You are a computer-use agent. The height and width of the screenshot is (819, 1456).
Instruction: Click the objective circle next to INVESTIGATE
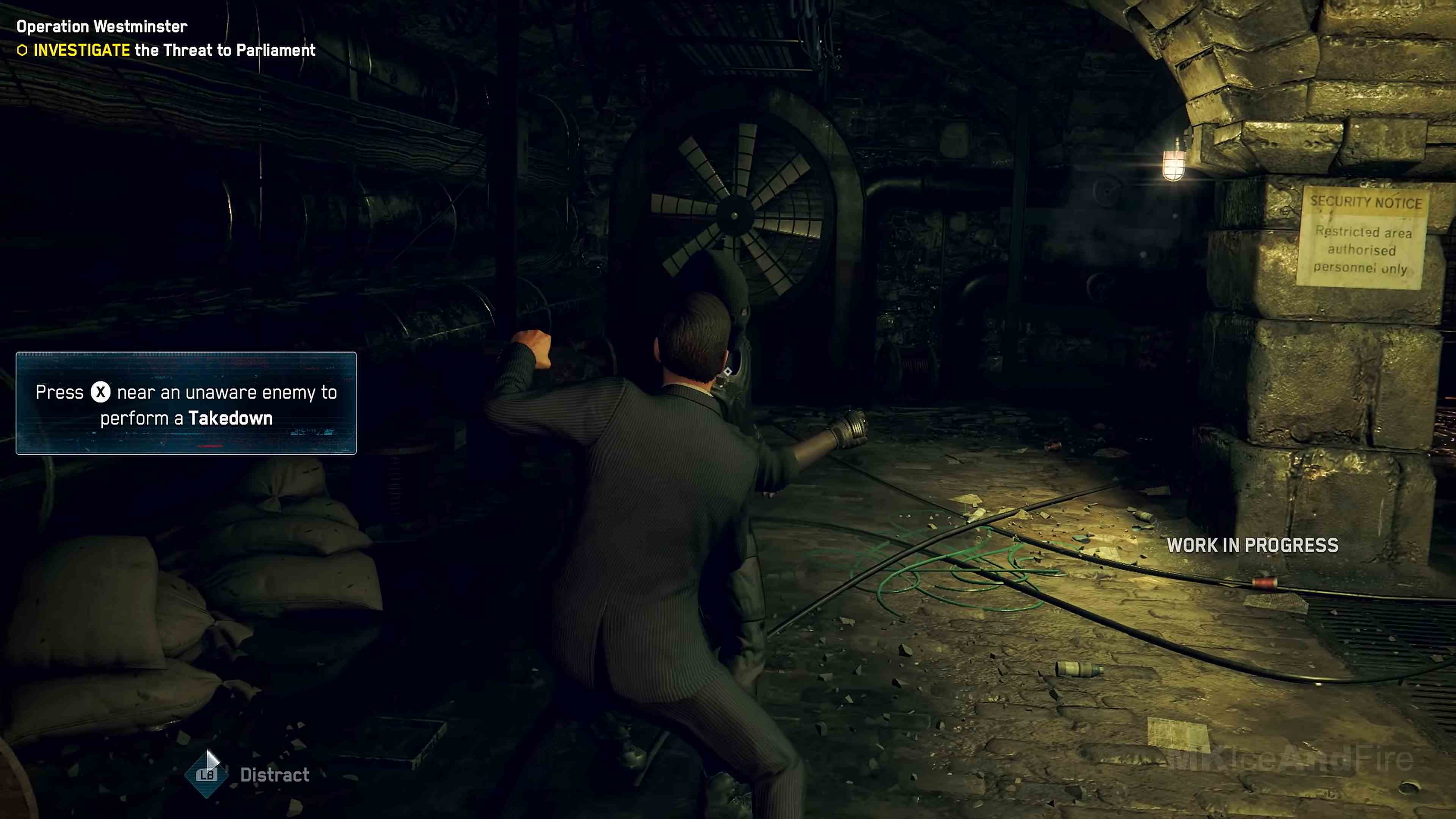pyautogui.click(x=22, y=50)
